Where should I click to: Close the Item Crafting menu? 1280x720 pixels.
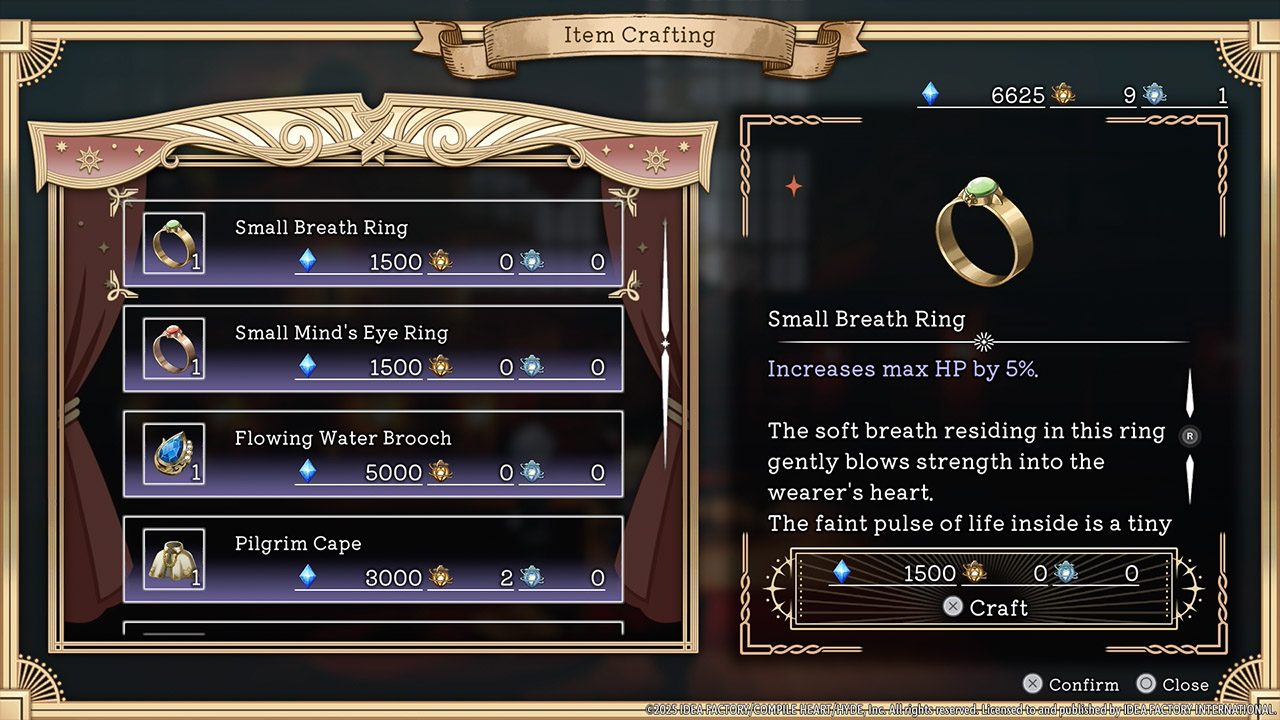click(1173, 685)
